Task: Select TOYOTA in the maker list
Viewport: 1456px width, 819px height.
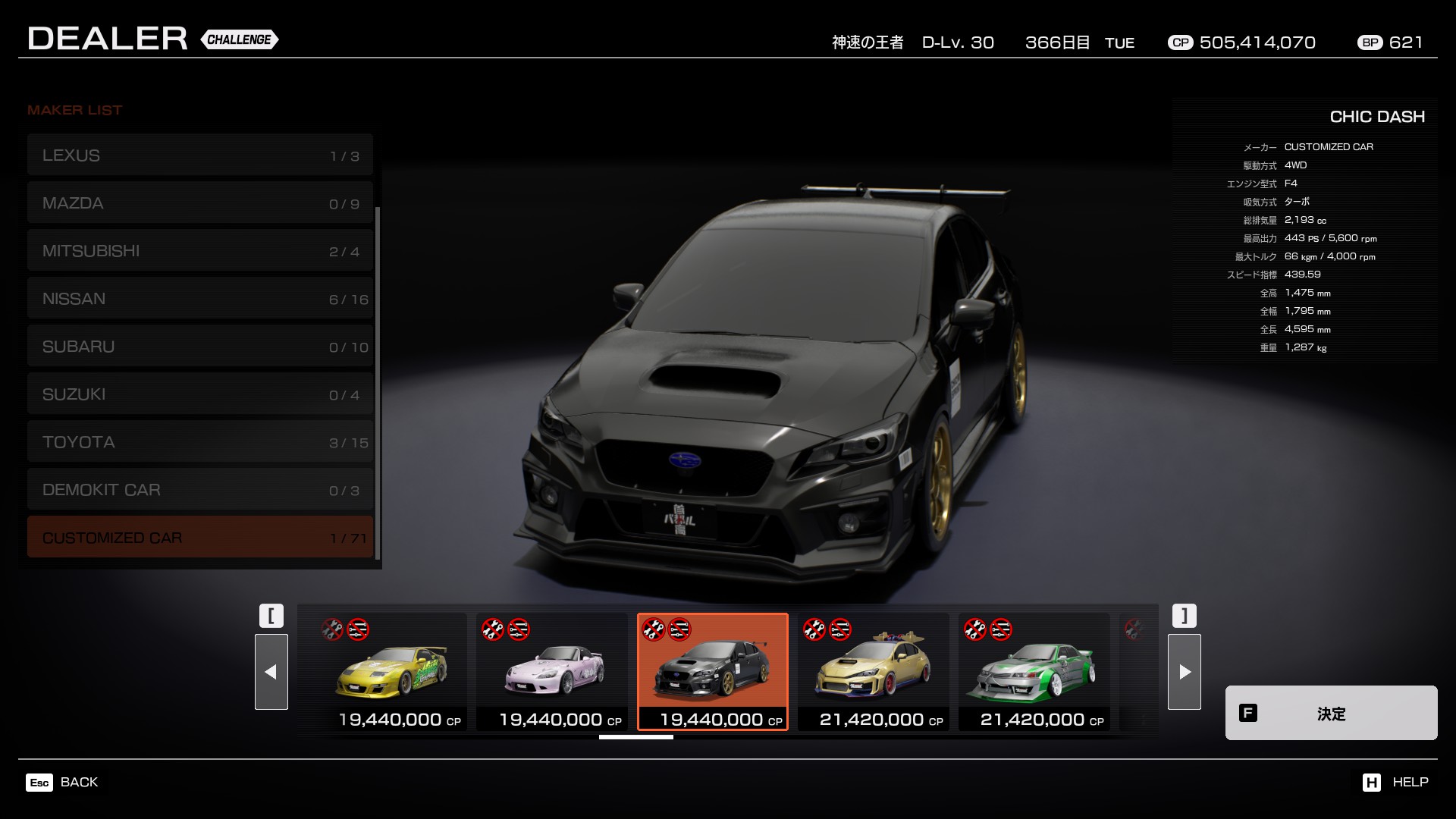Action: (200, 442)
